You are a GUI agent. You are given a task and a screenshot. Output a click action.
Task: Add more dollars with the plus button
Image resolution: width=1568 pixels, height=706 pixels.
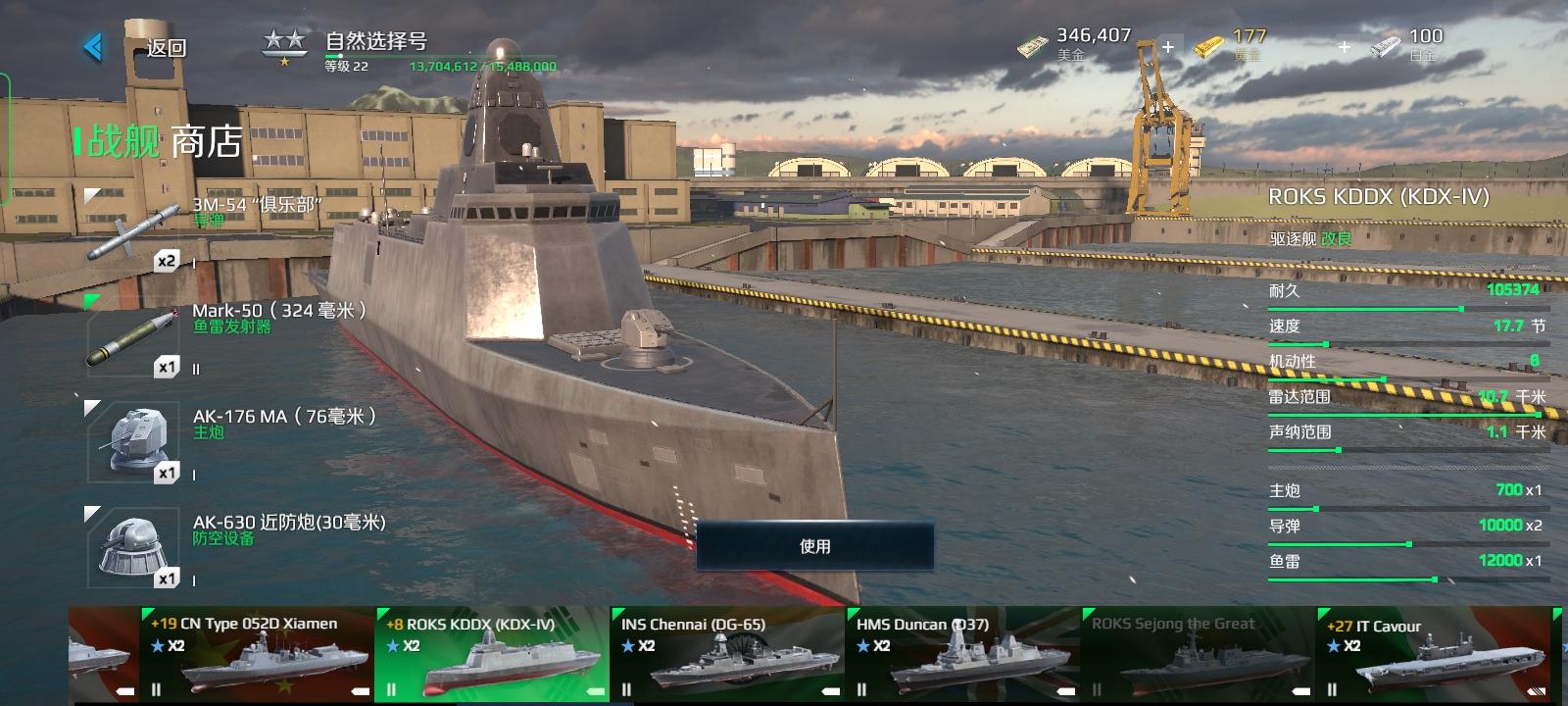(x=1168, y=46)
